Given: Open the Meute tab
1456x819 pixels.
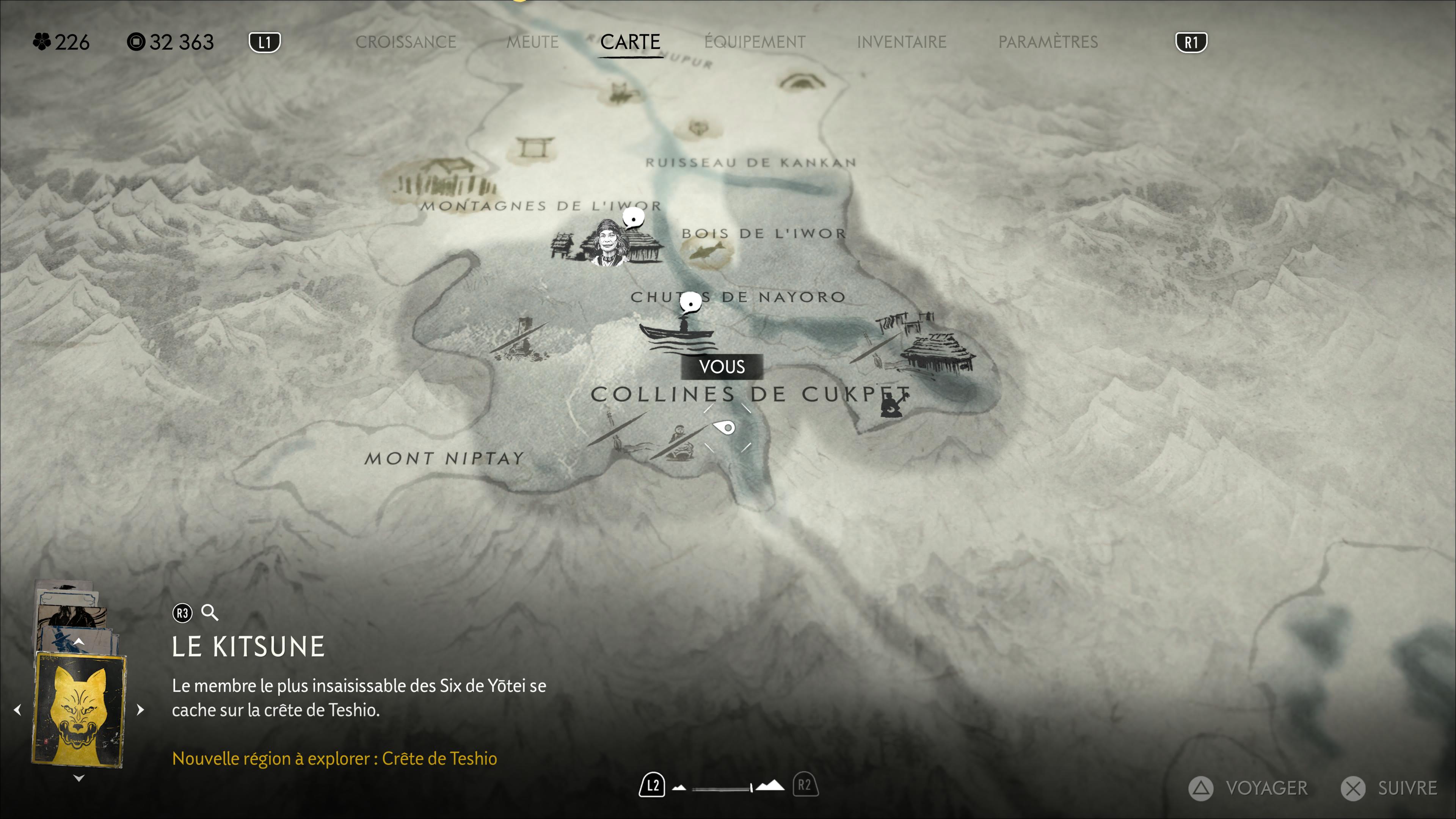Looking at the screenshot, I should 532,42.
